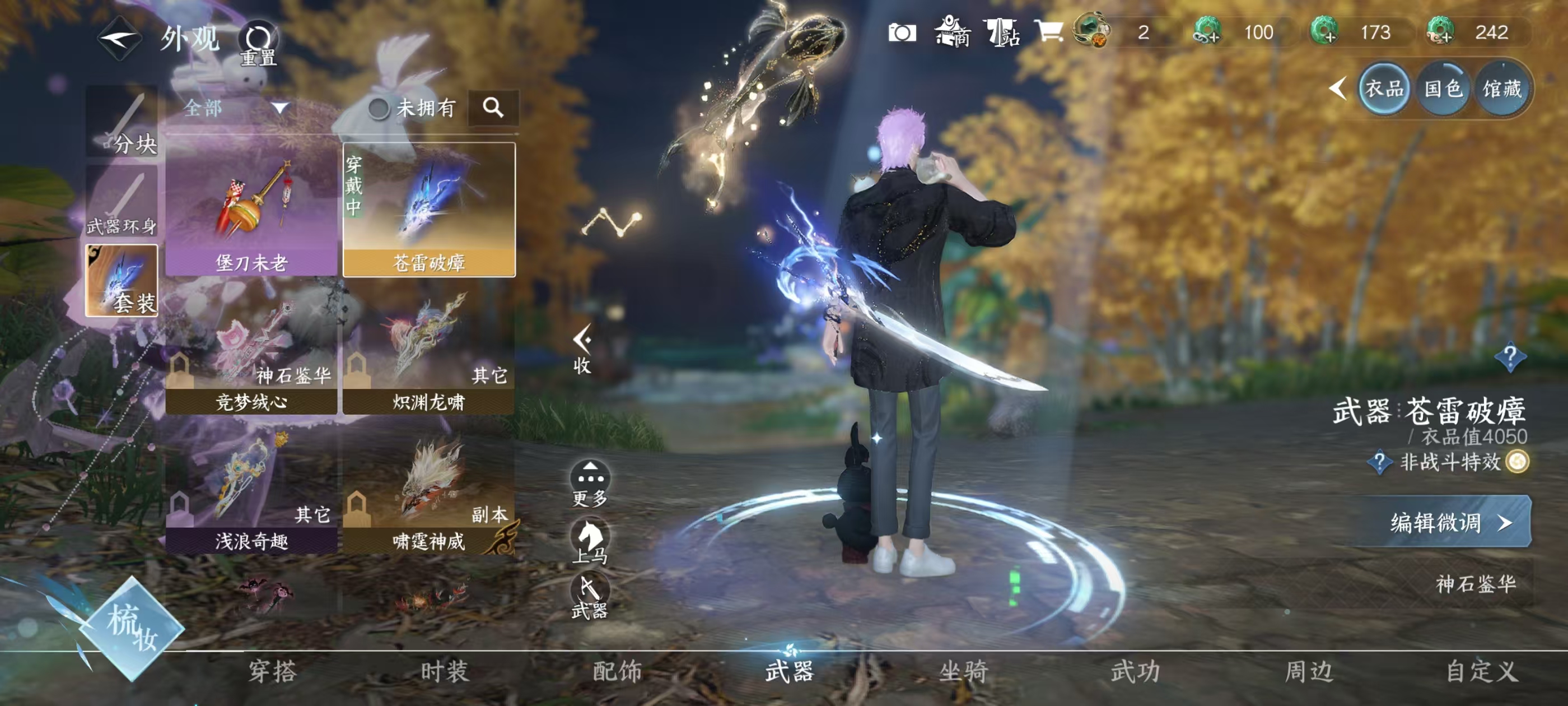Open the weapon search magnifier
The width and height of the screenshot is (1568, 706).
[493, 108]
